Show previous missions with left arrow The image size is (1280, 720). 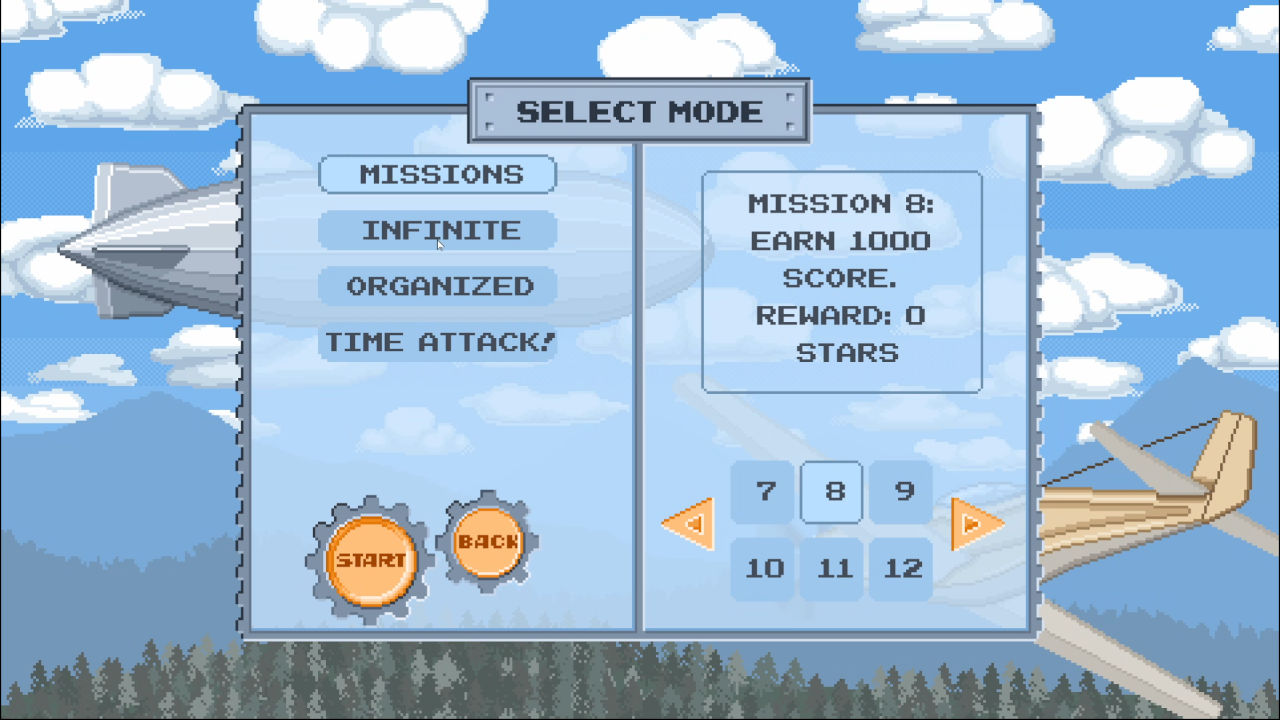click(x=689, y=523)
